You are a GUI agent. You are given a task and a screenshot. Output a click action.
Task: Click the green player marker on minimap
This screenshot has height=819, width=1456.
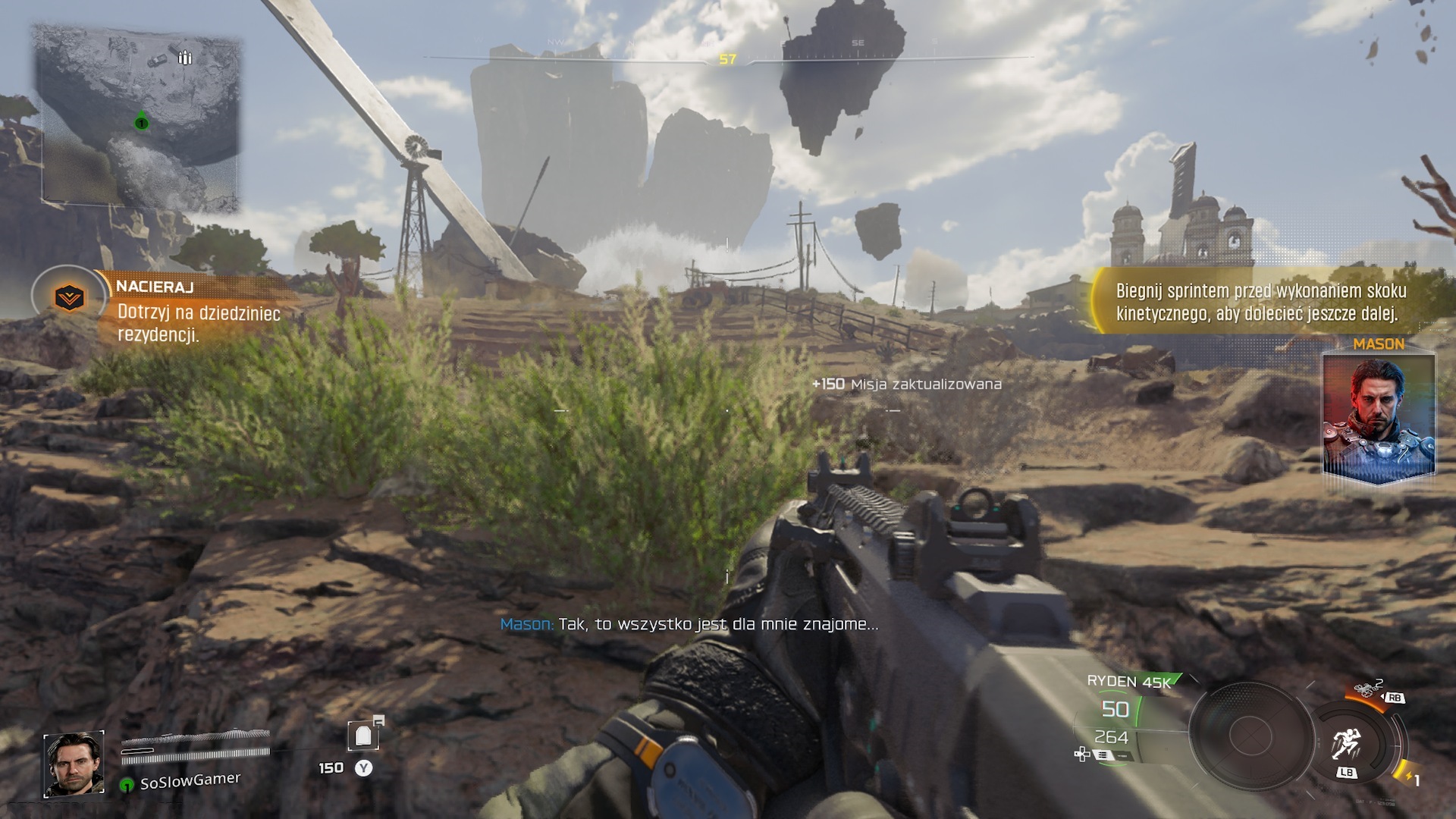click(141, 122)
